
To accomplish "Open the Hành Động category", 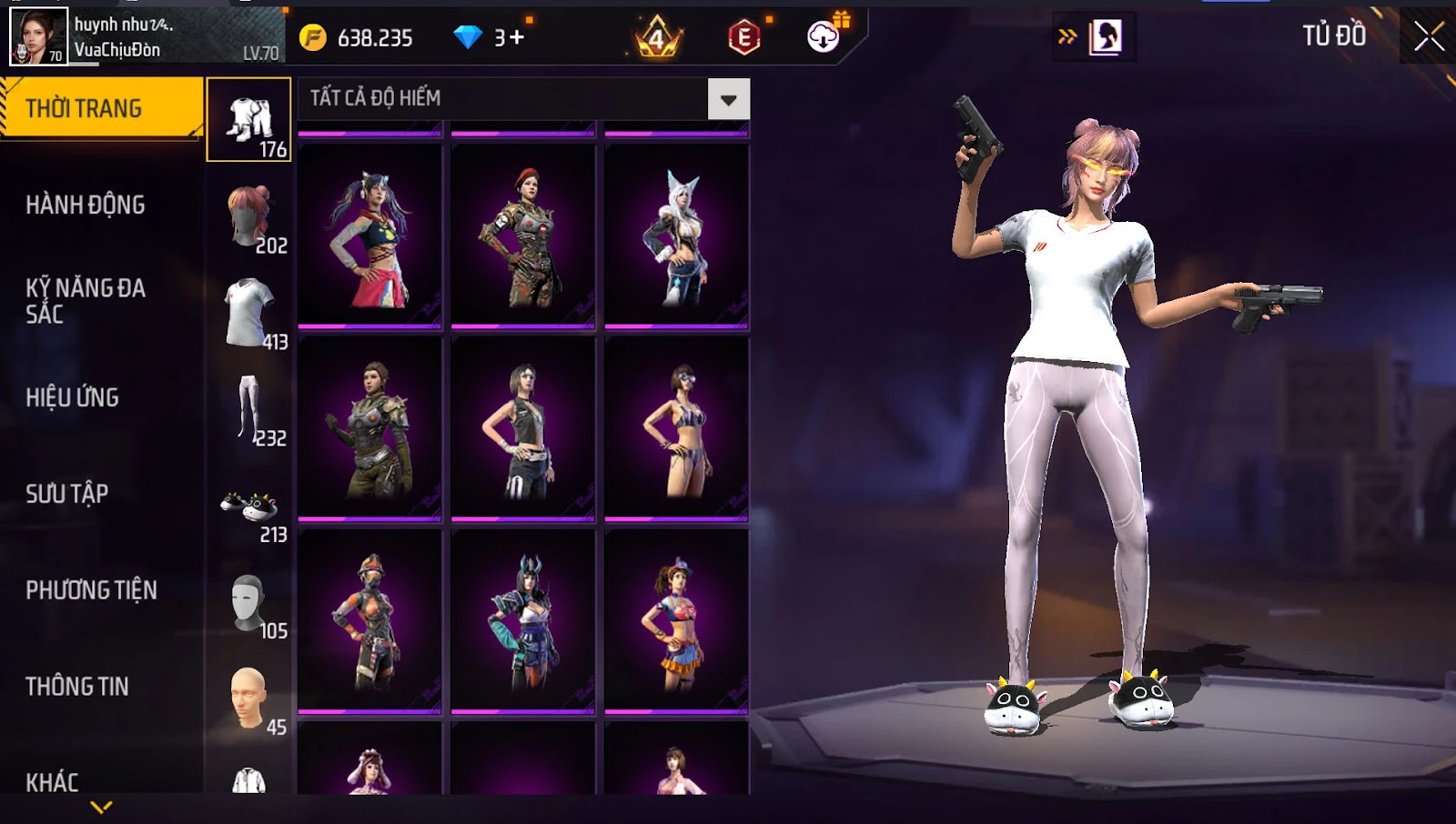I will [86, 205].
